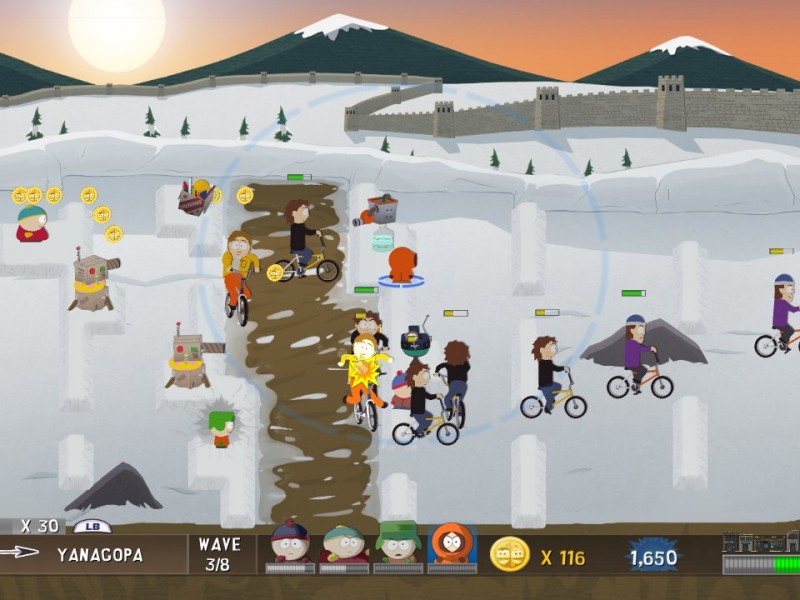Switch to Cartman's character portrait
The image size is (800, 600).
tap(344, 543)
